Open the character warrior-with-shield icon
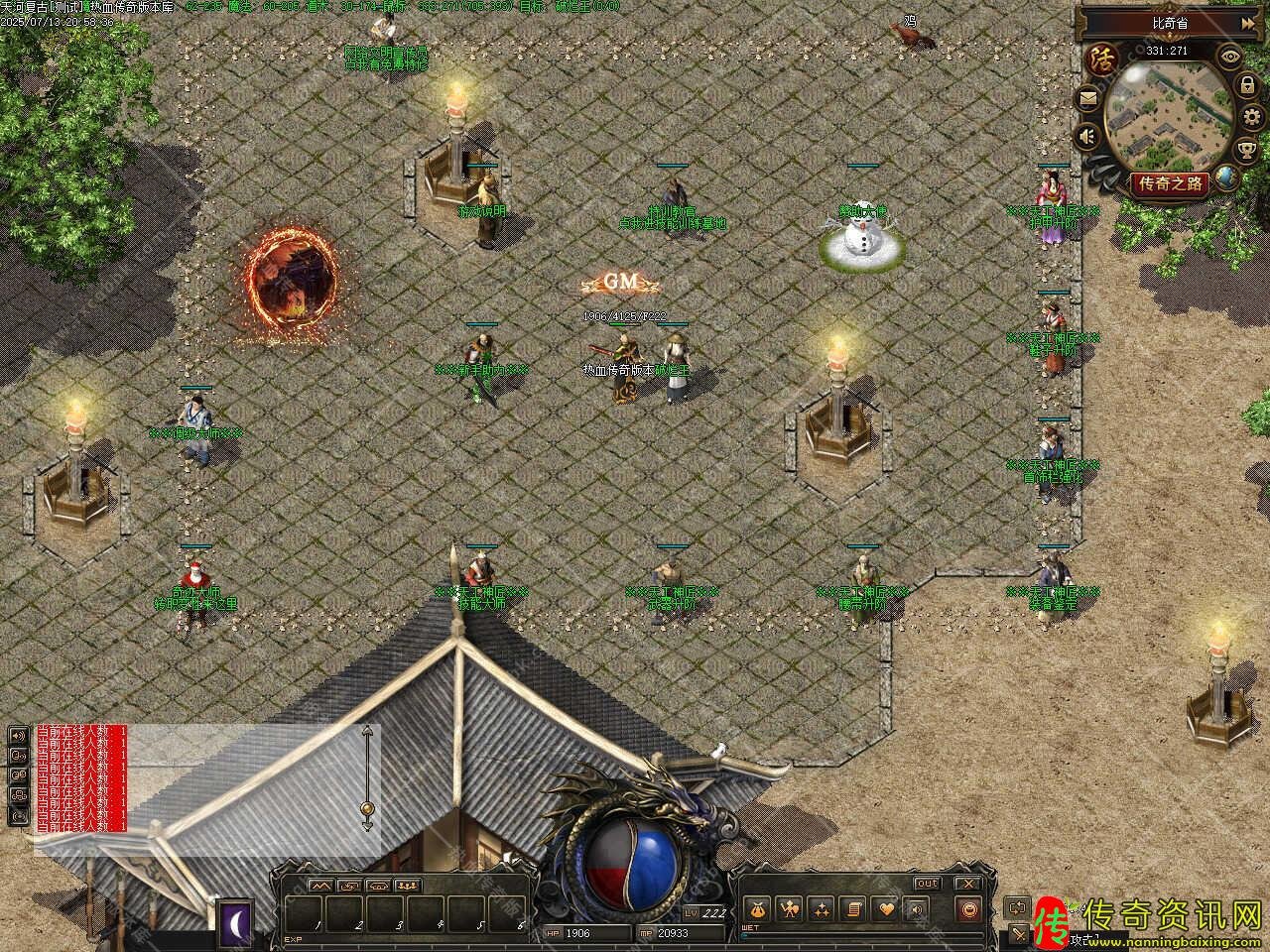The image size is (1270, 952). click(790, 908)
